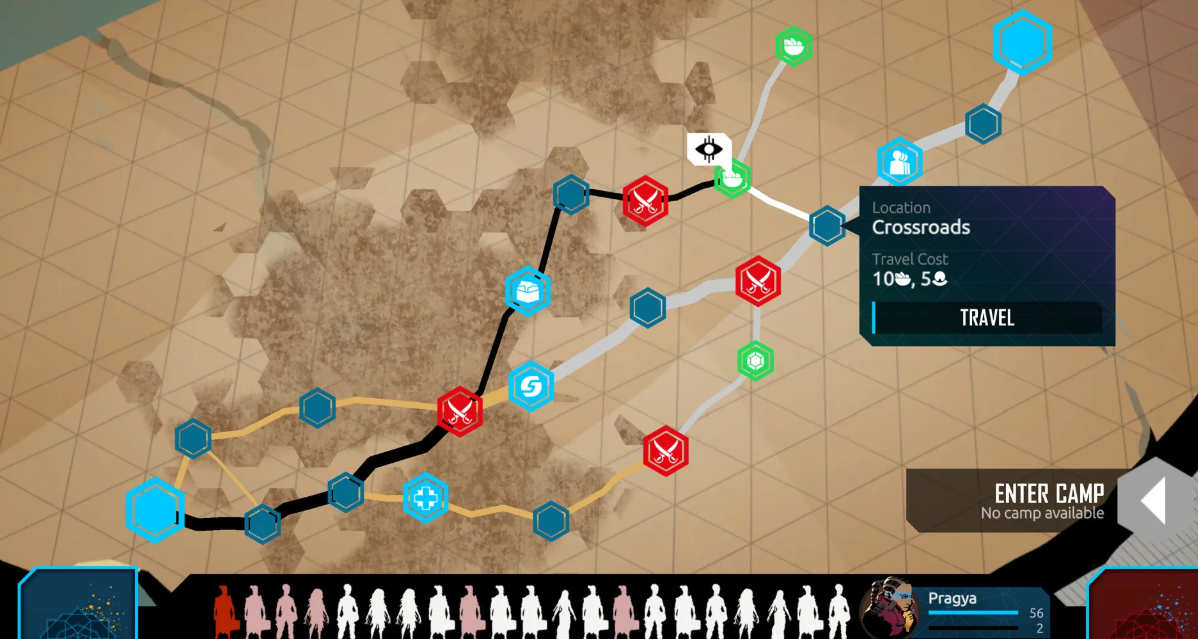Pick the two-person recruit map node
1198x639 pixels.
[x=899, y=162]
